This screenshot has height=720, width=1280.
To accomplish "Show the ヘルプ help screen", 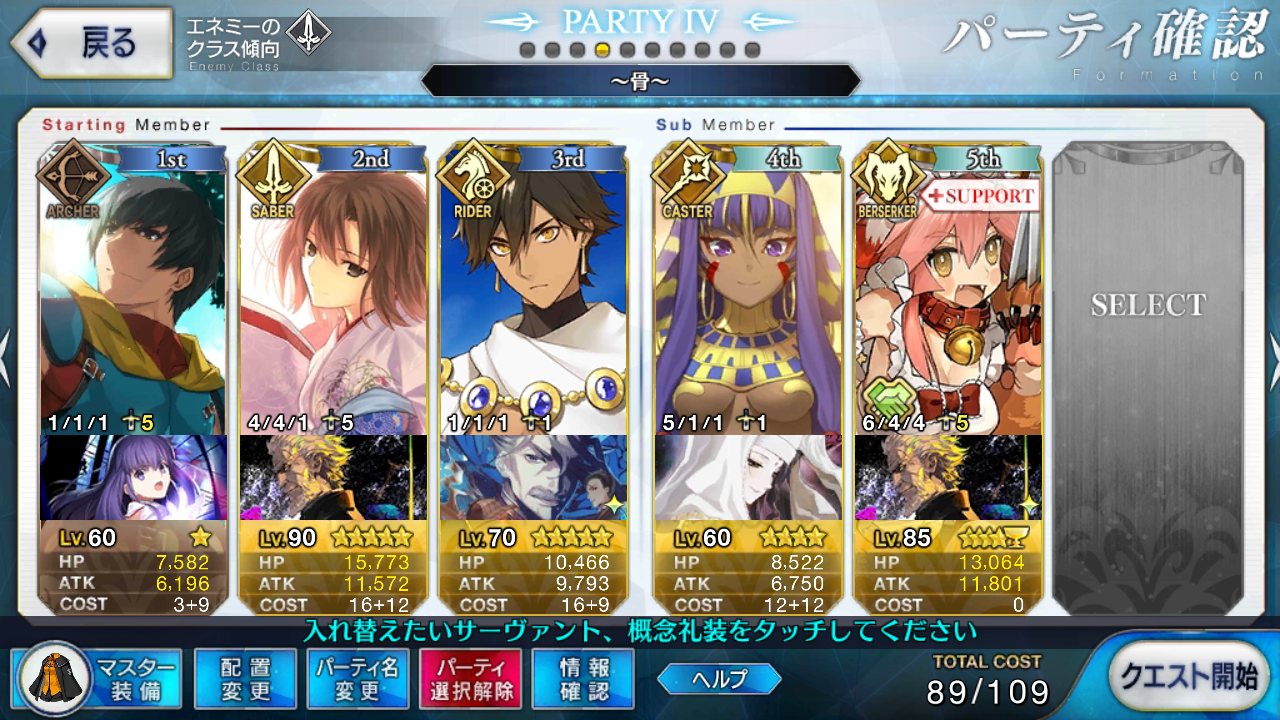I will 719,679.
